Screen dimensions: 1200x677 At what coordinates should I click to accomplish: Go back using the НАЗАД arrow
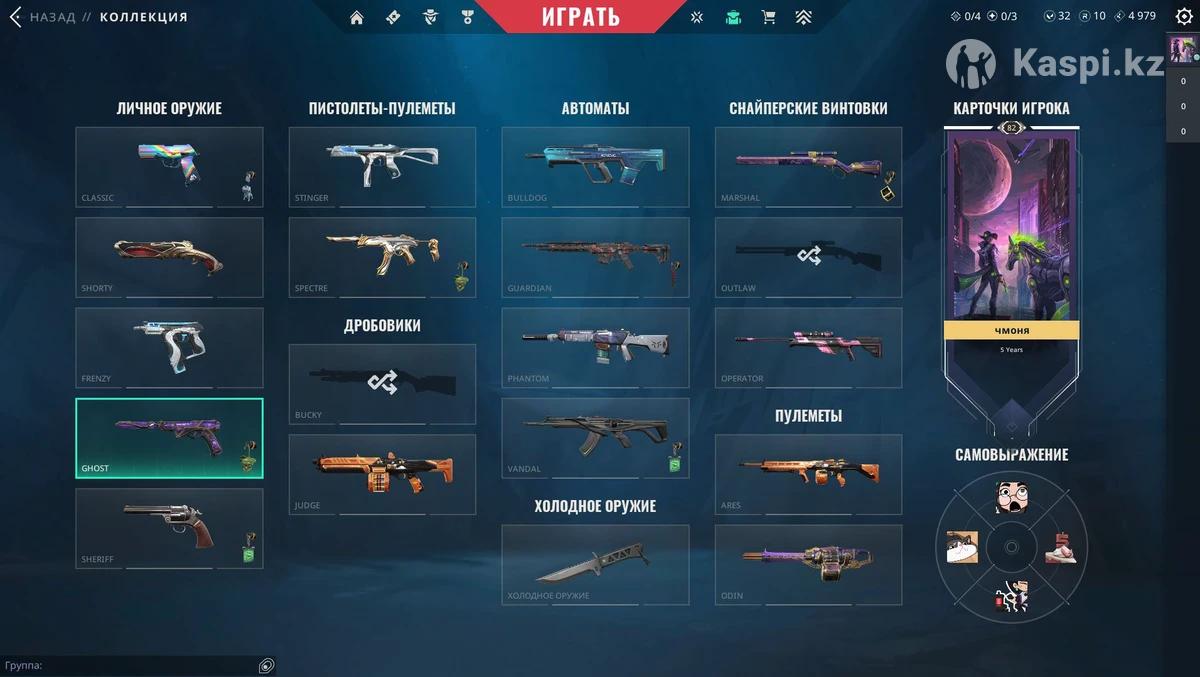(16, 17)
